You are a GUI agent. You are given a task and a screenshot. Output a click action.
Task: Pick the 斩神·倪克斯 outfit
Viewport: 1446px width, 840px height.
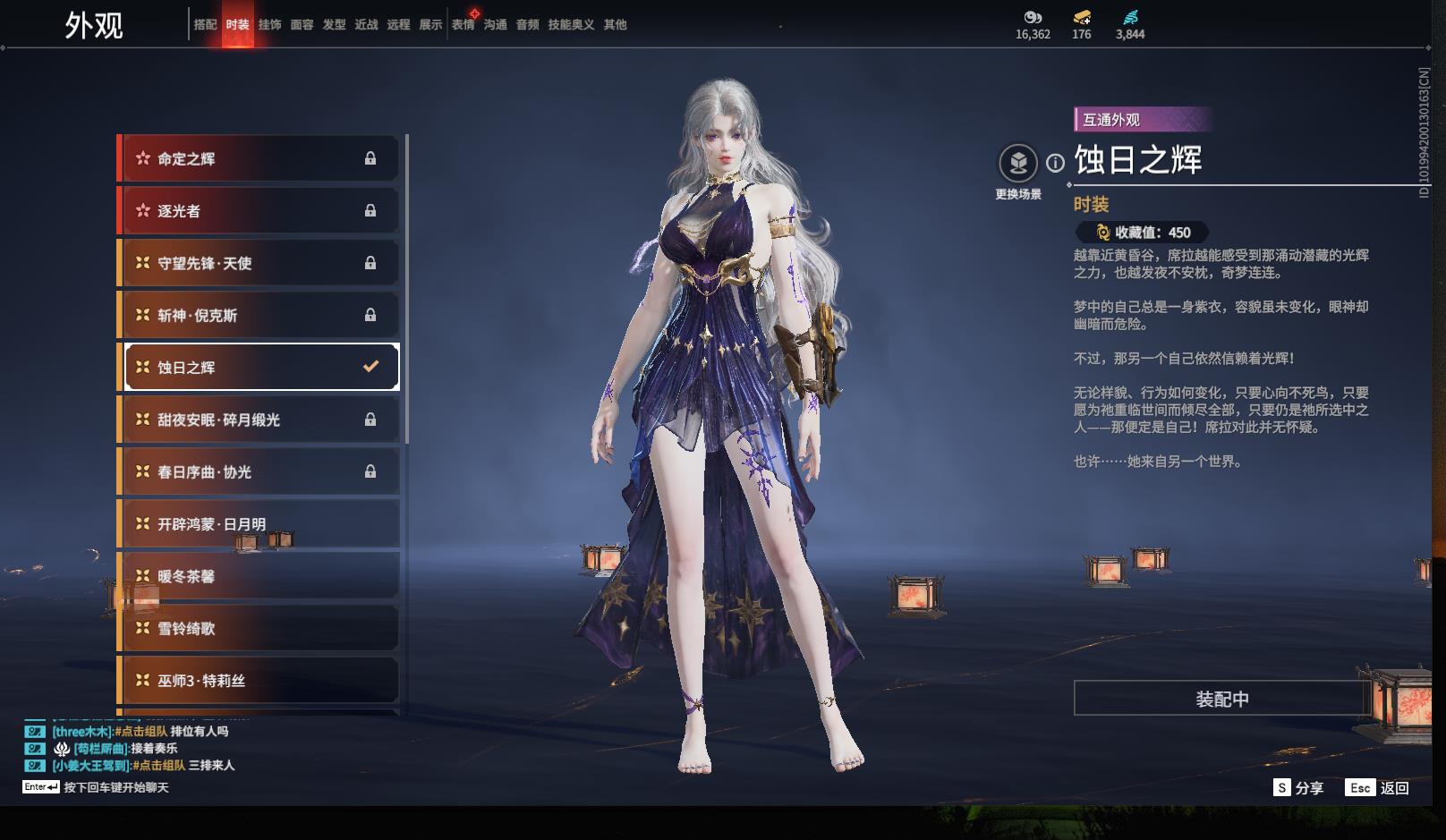click(259, 315)
